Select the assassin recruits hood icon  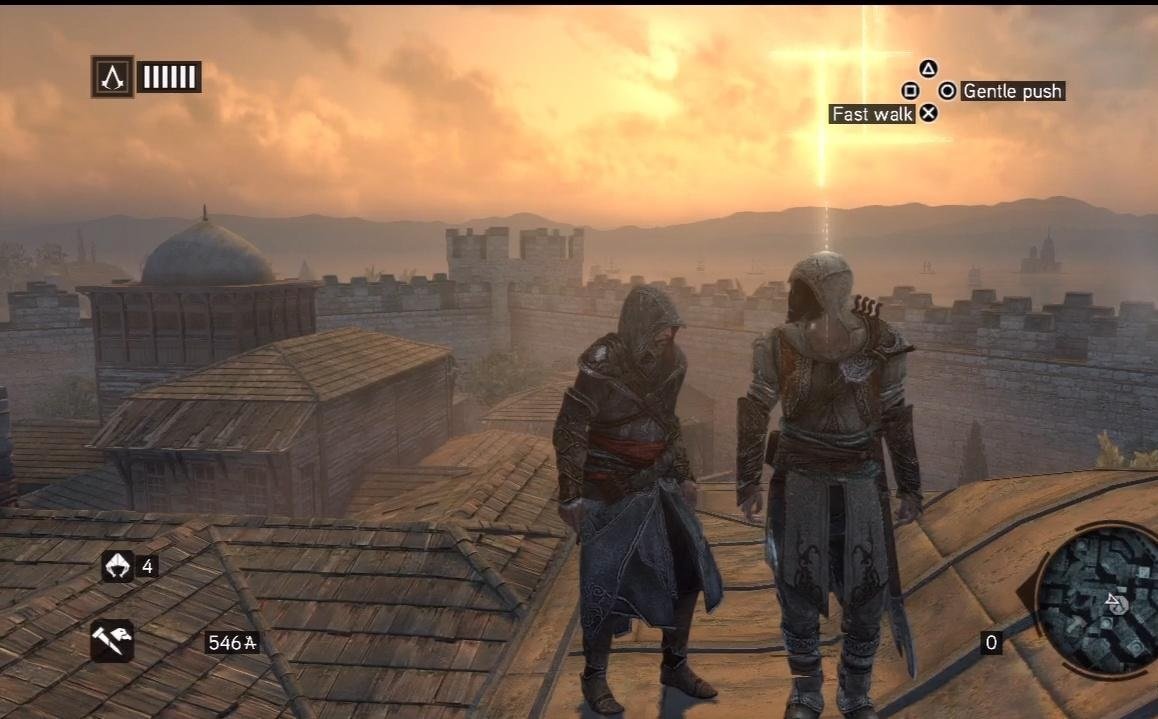point(117,567)
